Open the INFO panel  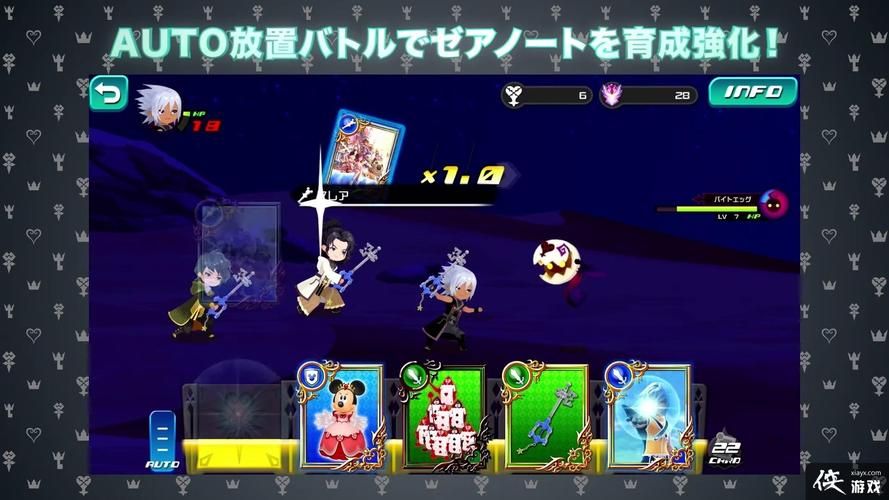tap(753, 93)
